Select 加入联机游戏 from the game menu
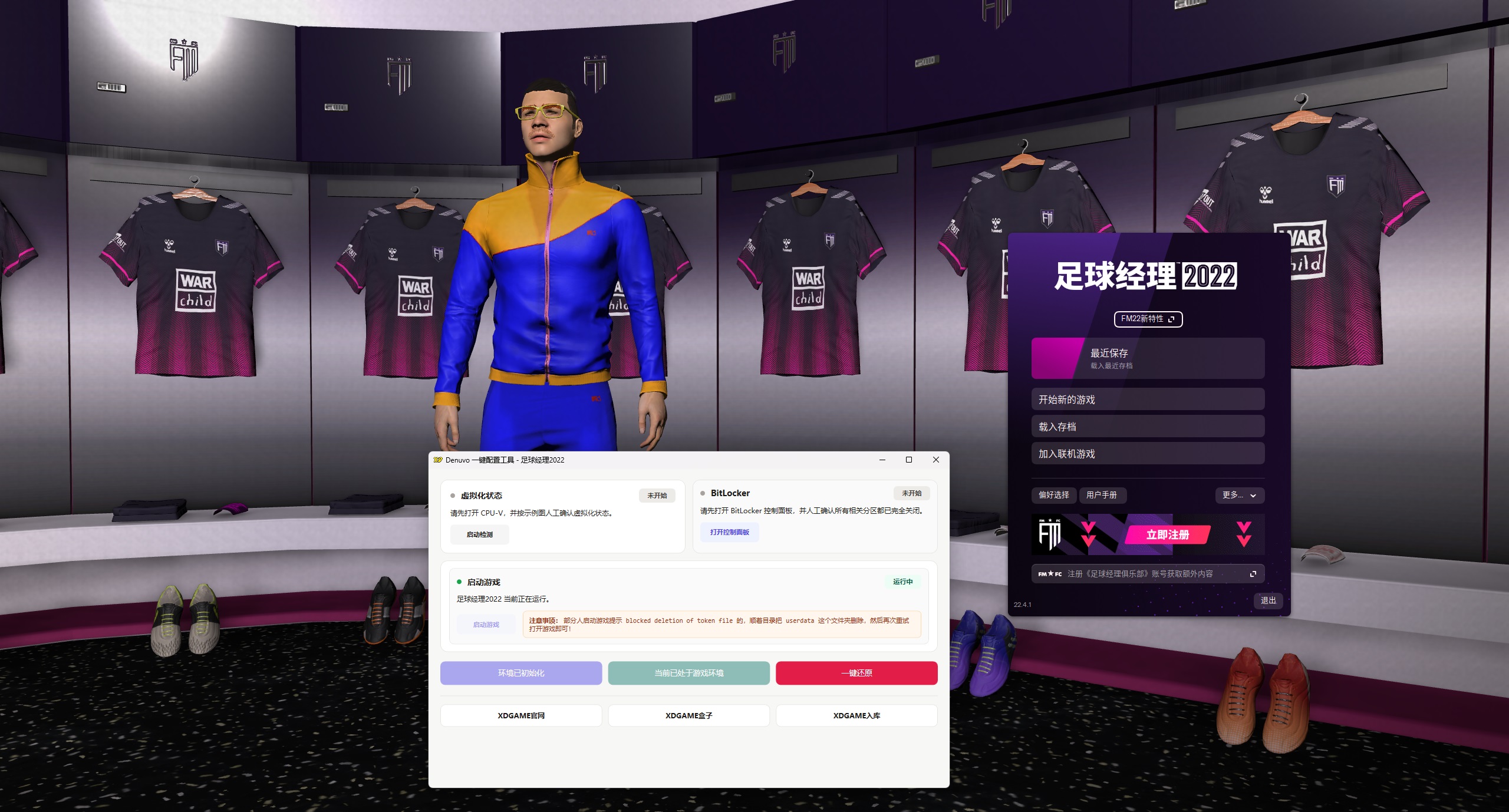Image resolution: width=1509 pixels, height=812 pixels. (1147, 454)
